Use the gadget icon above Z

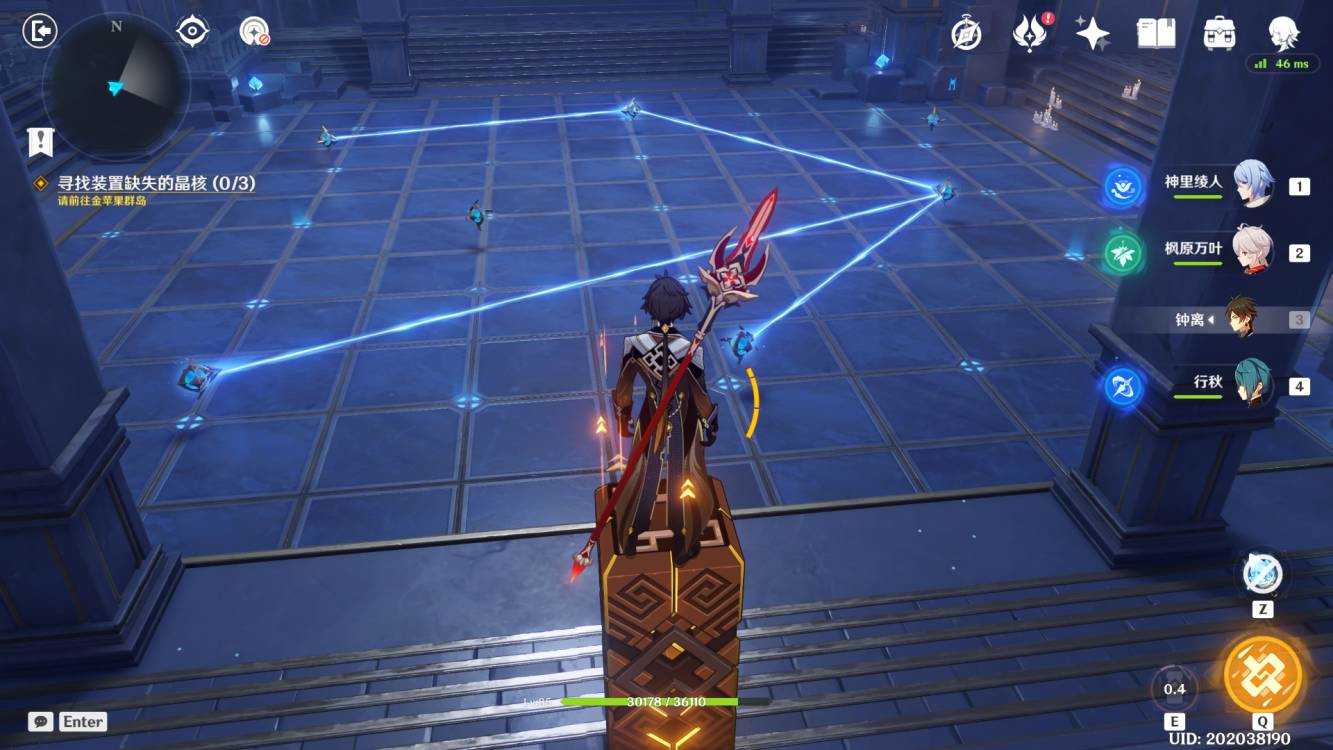pos(1262,574)
